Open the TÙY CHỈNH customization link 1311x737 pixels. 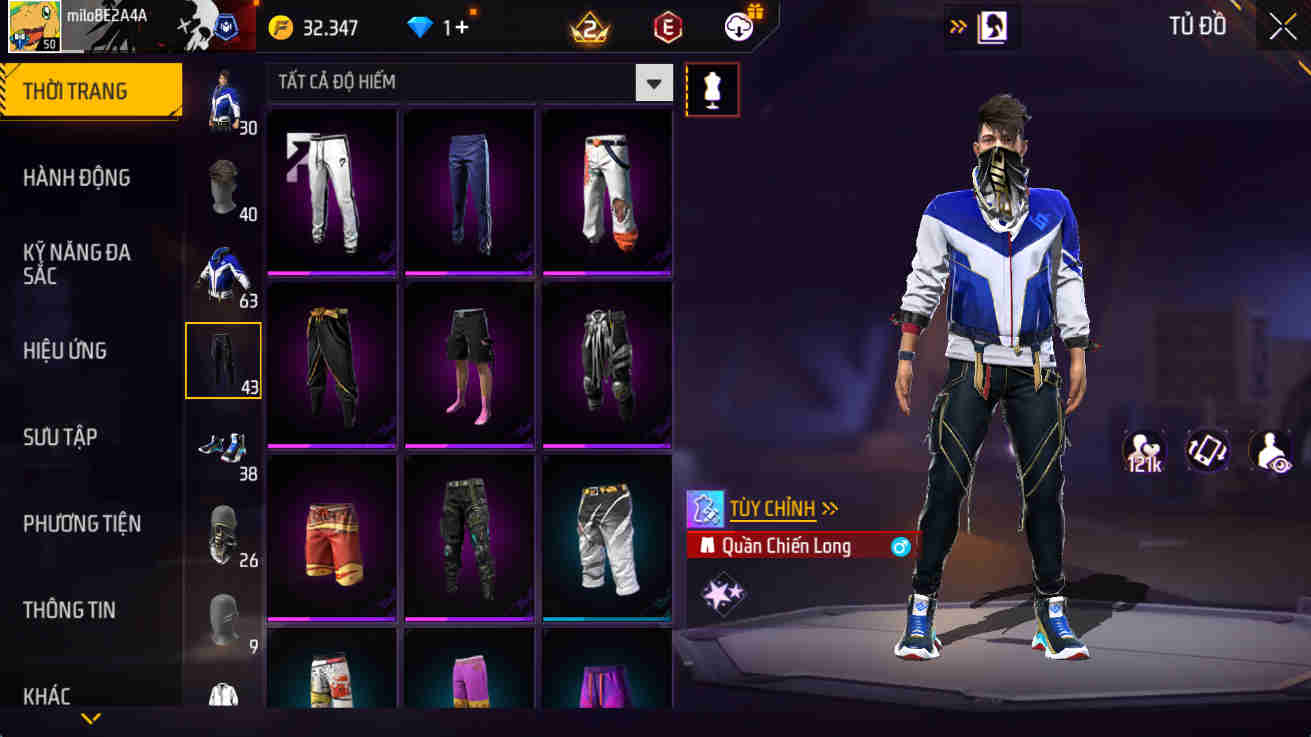(775, 509)
